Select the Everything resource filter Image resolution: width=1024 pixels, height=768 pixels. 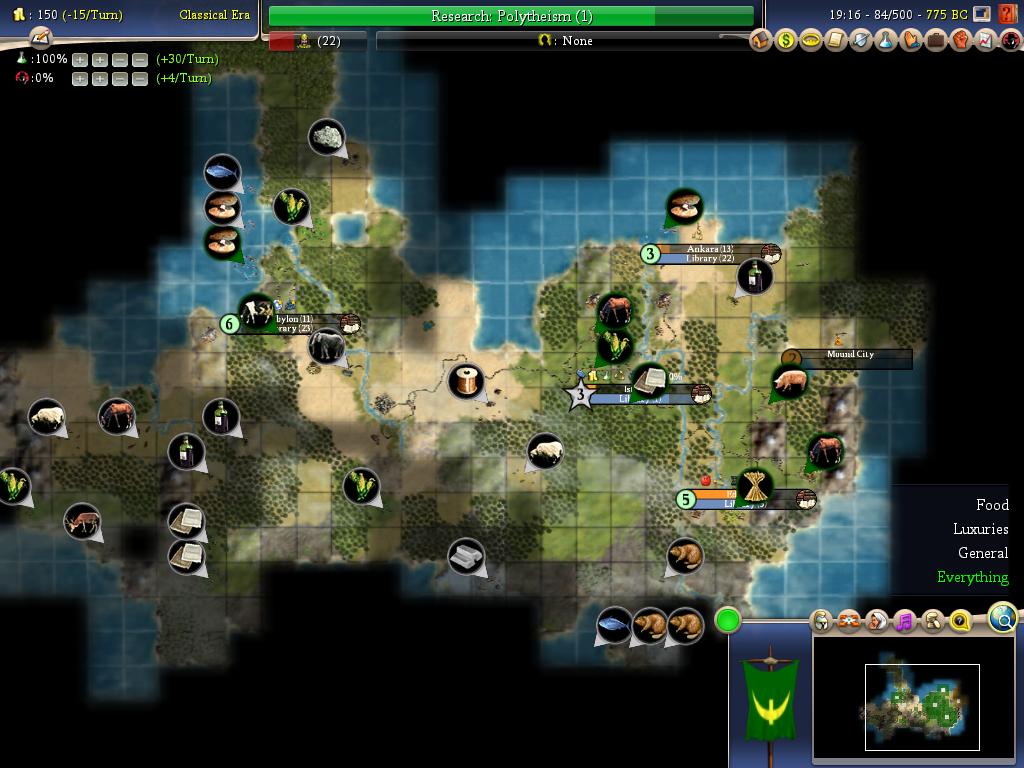pos(972,577)
